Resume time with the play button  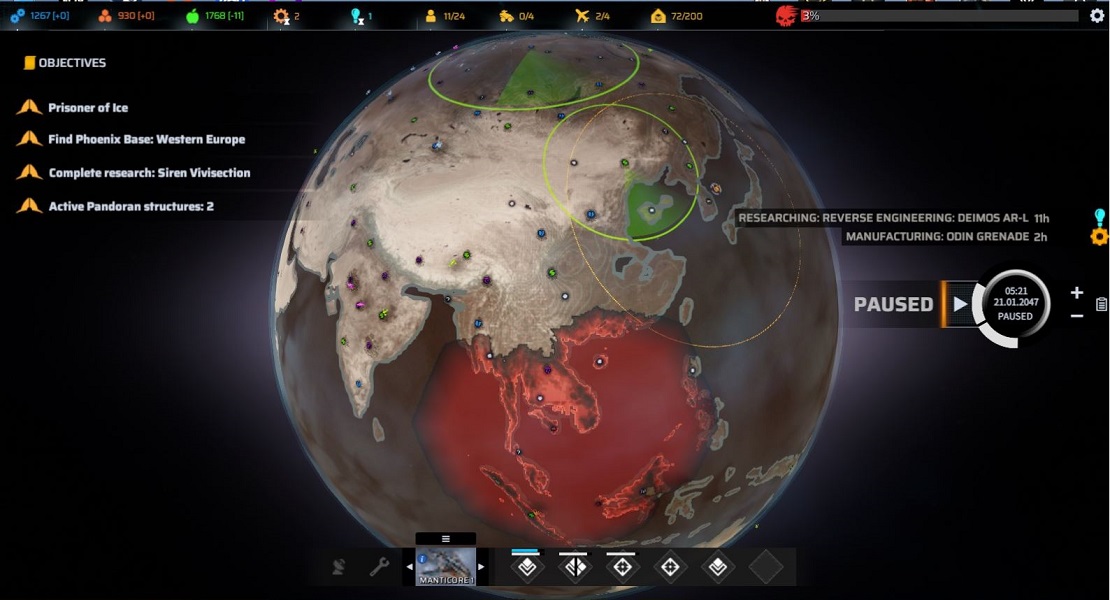960,304
